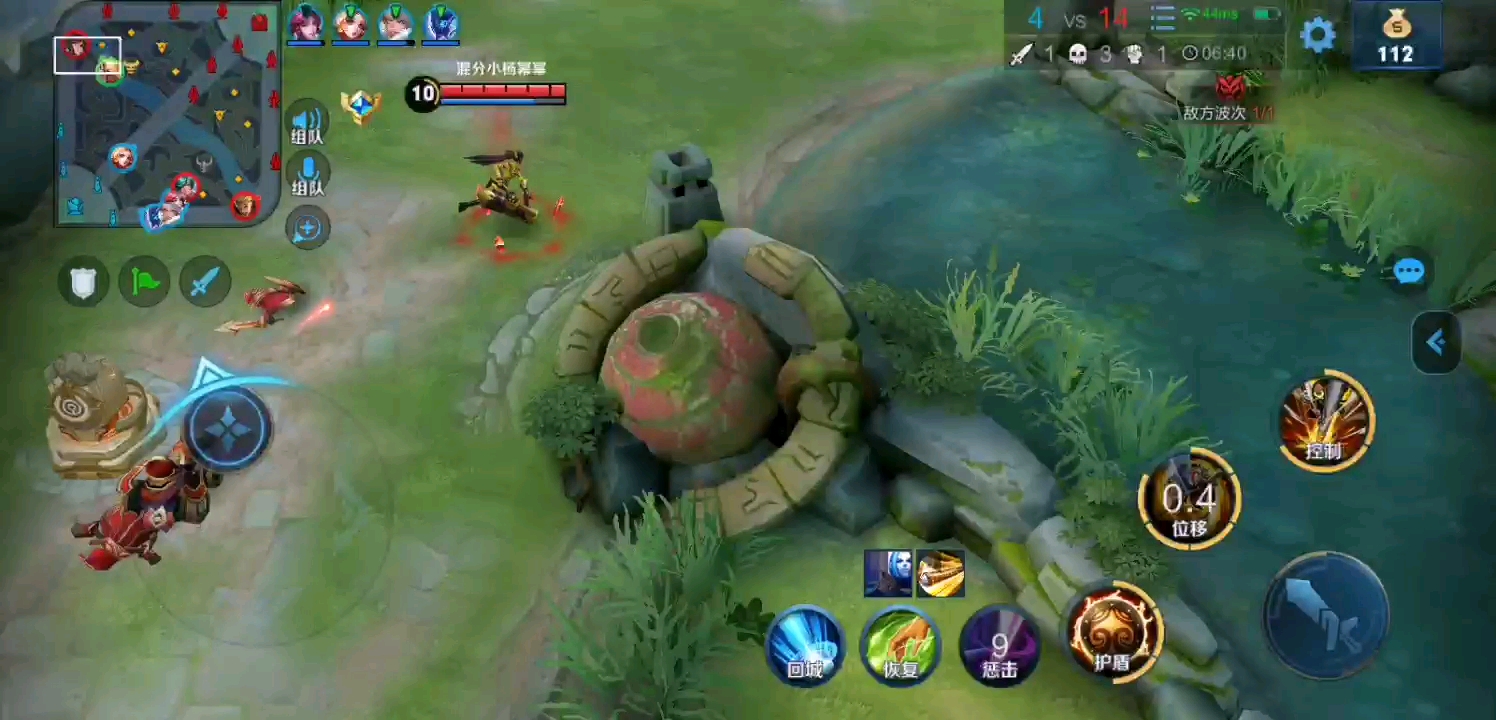Select the first teammate portrait
Screen dimensions: 1496x720
point(305,24)
